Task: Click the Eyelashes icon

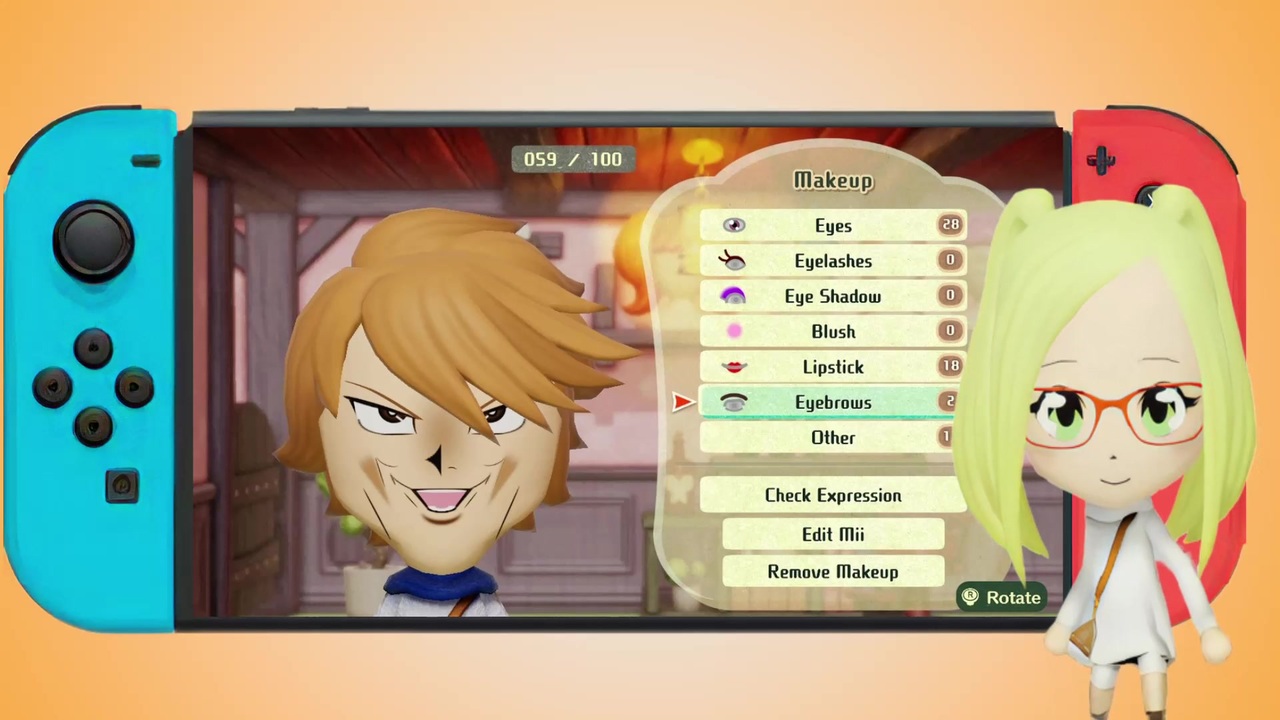Action: pos(734,260)
